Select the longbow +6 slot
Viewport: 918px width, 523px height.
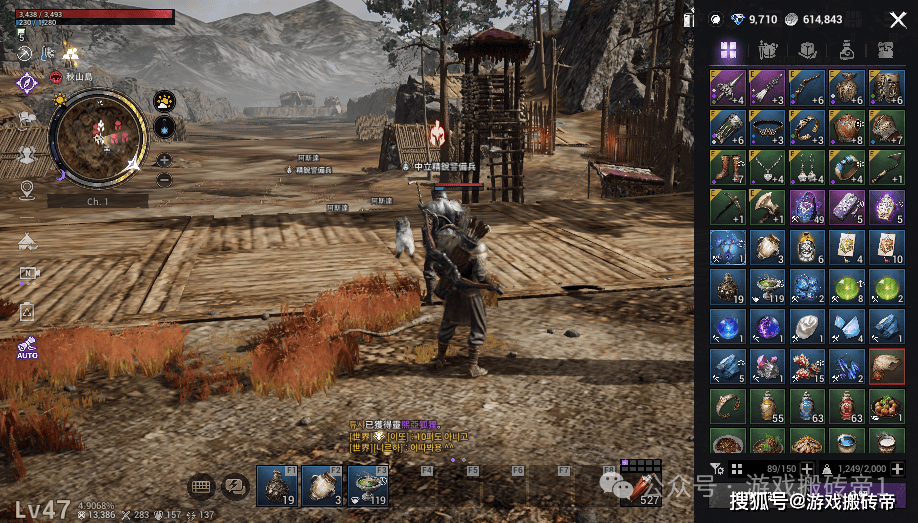point(806,87)
